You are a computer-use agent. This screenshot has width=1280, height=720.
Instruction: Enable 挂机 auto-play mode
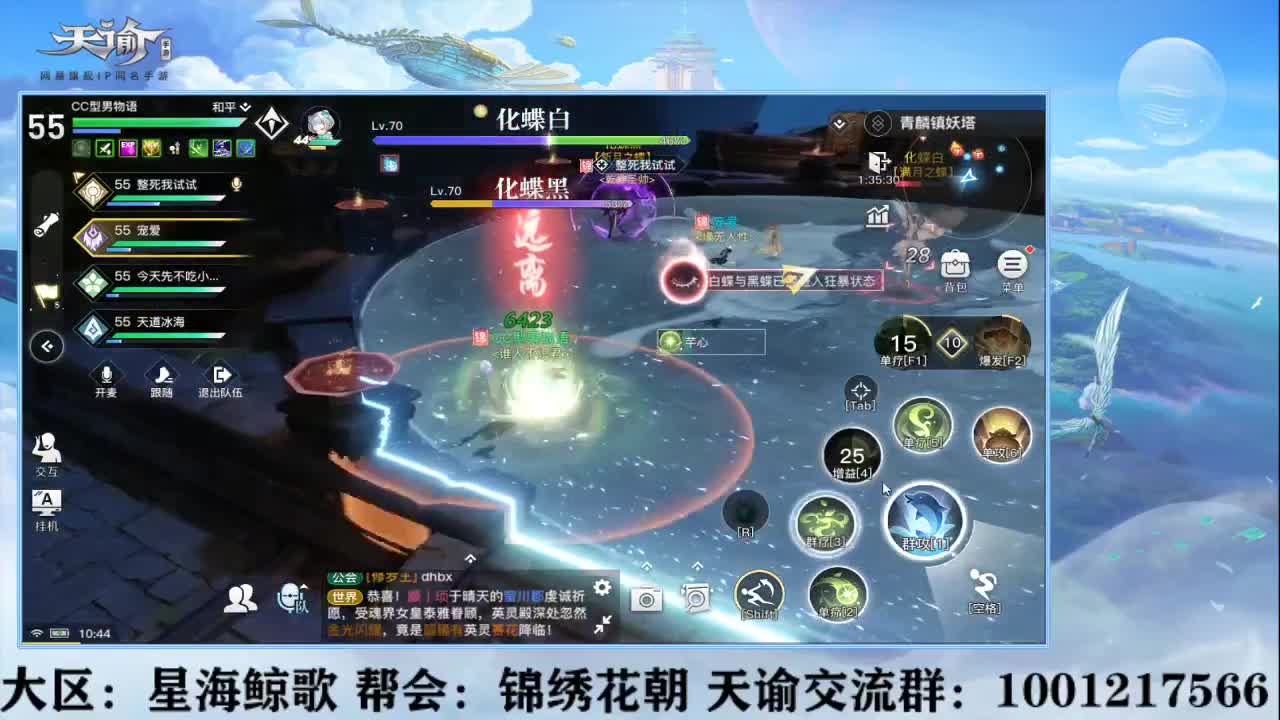tap(47, 502)
